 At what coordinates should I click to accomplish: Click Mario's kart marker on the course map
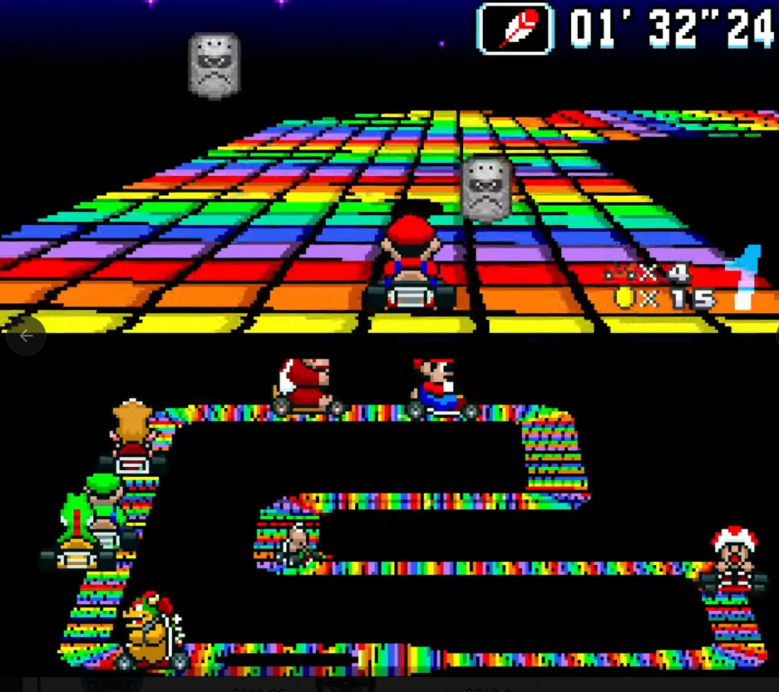click(x=441, y=388)
